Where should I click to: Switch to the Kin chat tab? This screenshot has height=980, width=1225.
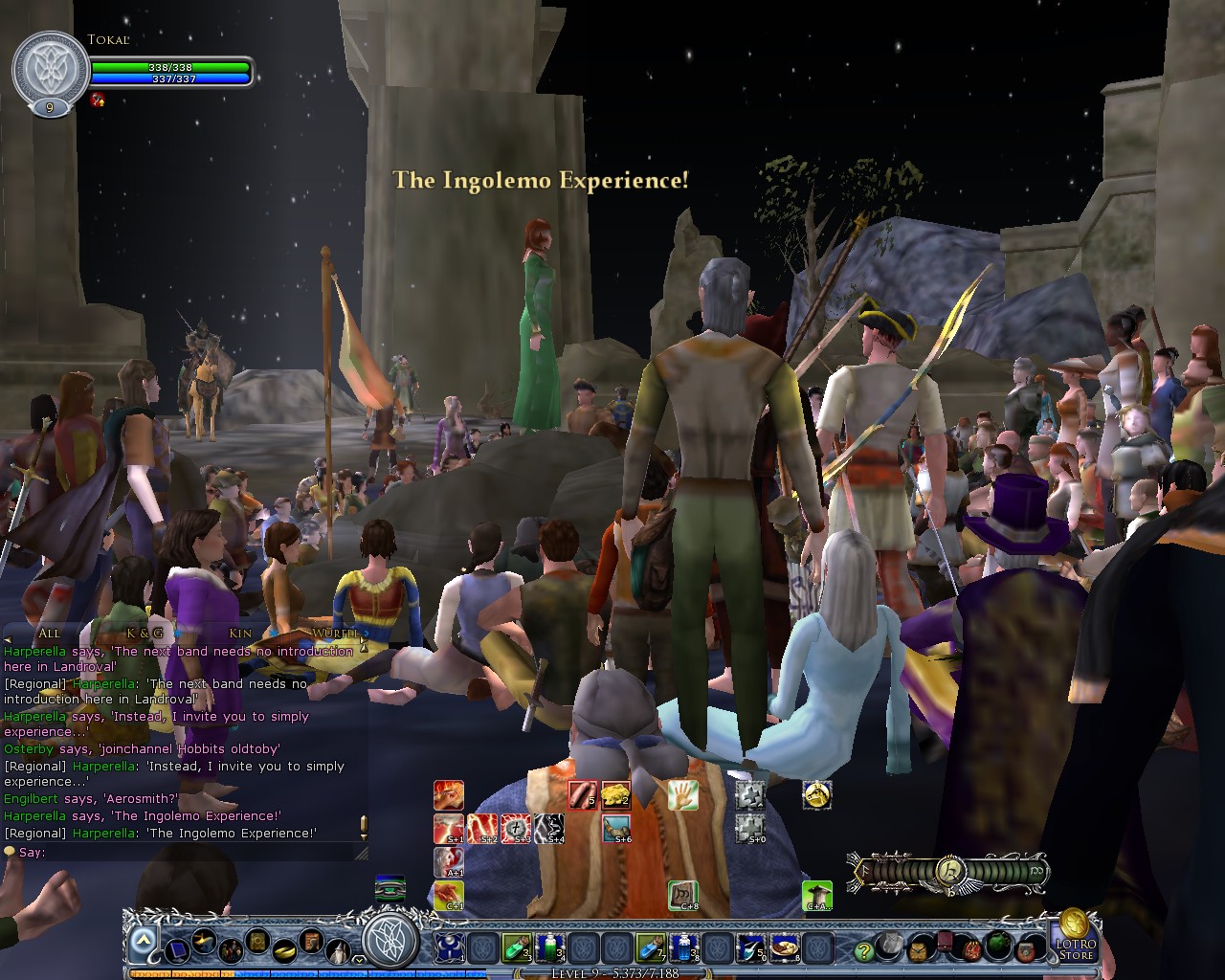[x=240, y=633]
